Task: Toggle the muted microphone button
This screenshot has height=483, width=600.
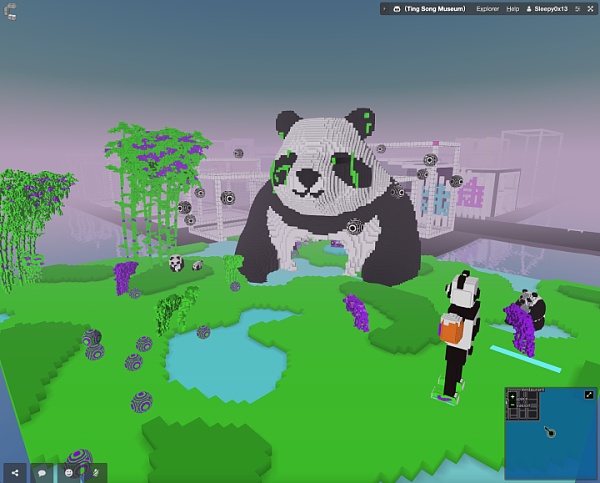Action: pos(96,471)
